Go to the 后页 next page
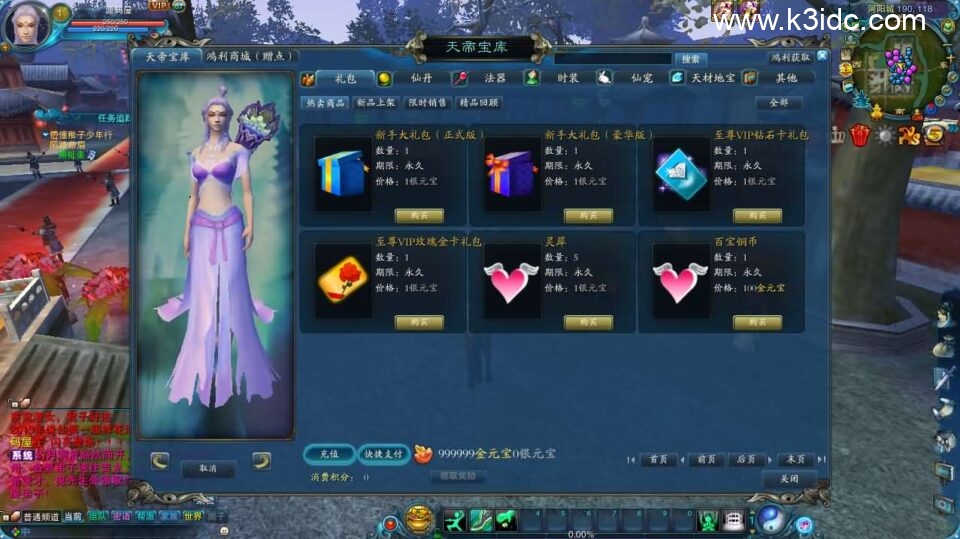Screen dimensions: 960x539 [746, 459]
